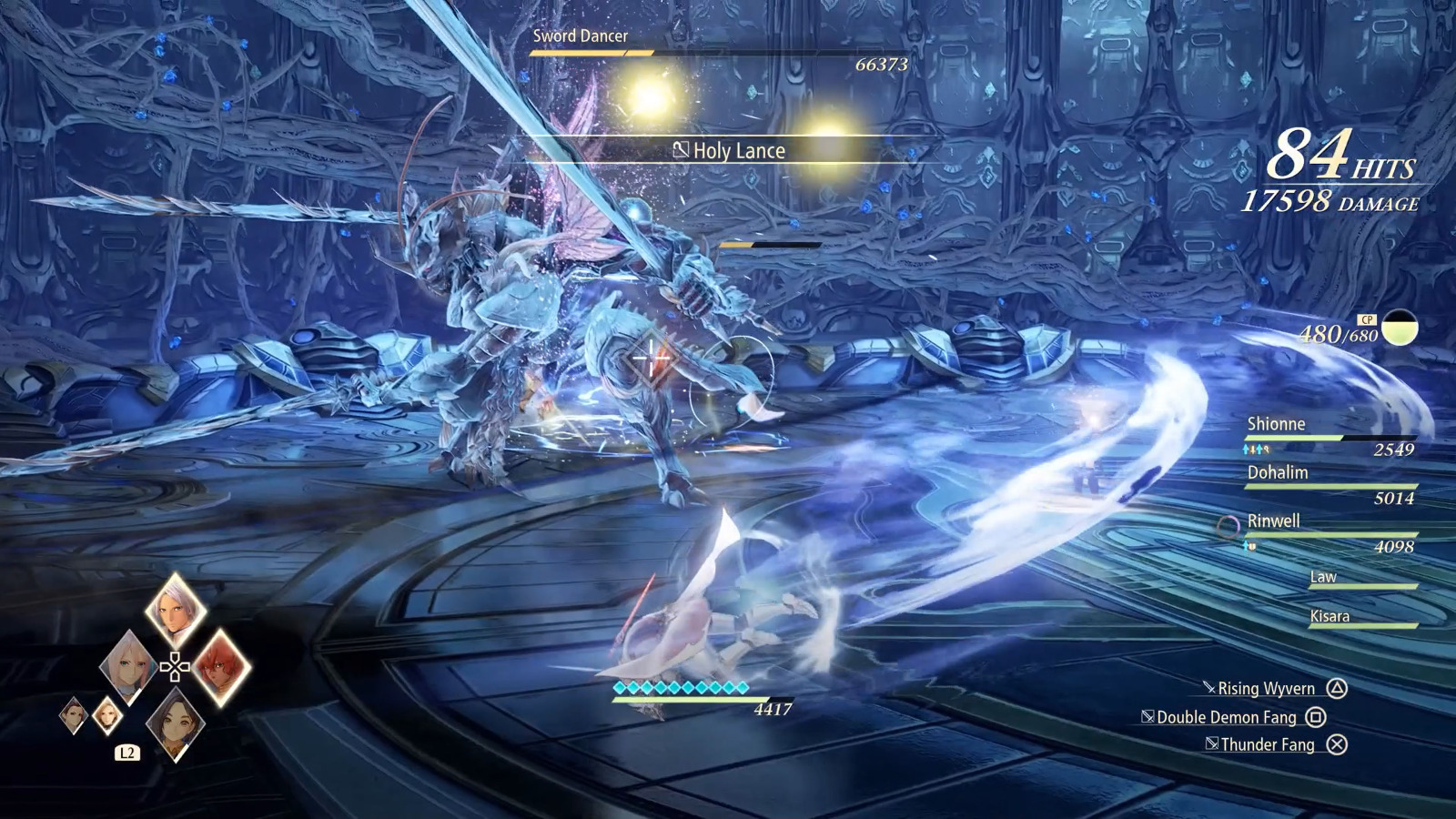1456x819 pixels.
Task: Expand the small left sub-party portrait
Action: [74, 716]
